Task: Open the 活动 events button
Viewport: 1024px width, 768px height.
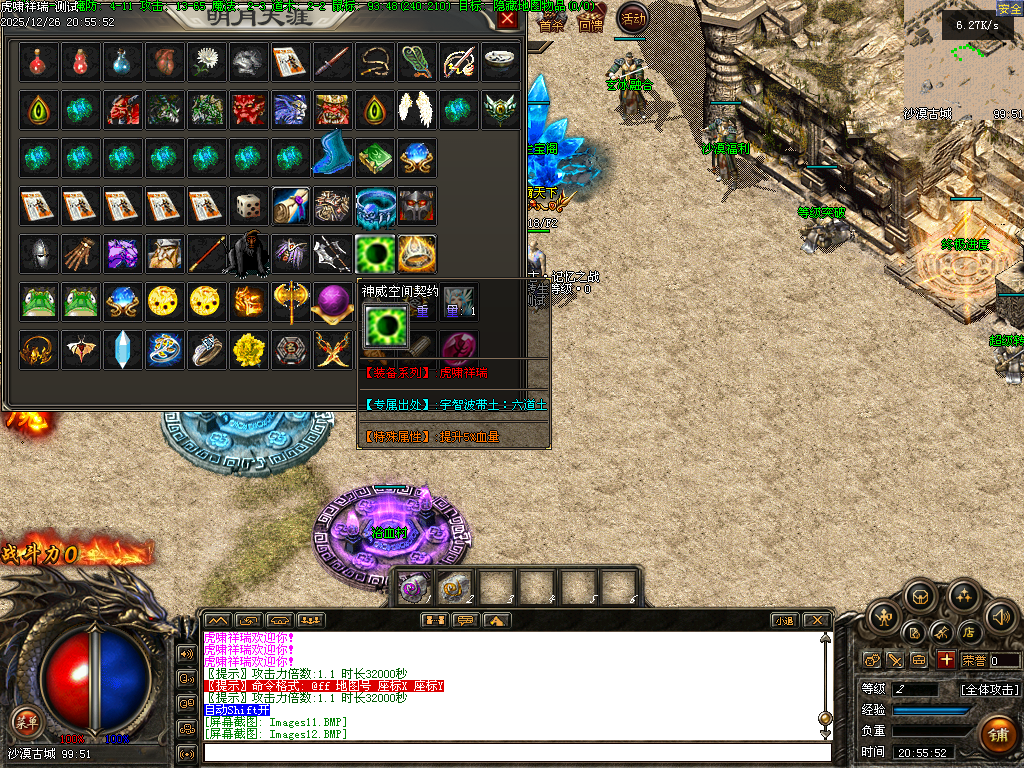Action: [x=632, y=17]
